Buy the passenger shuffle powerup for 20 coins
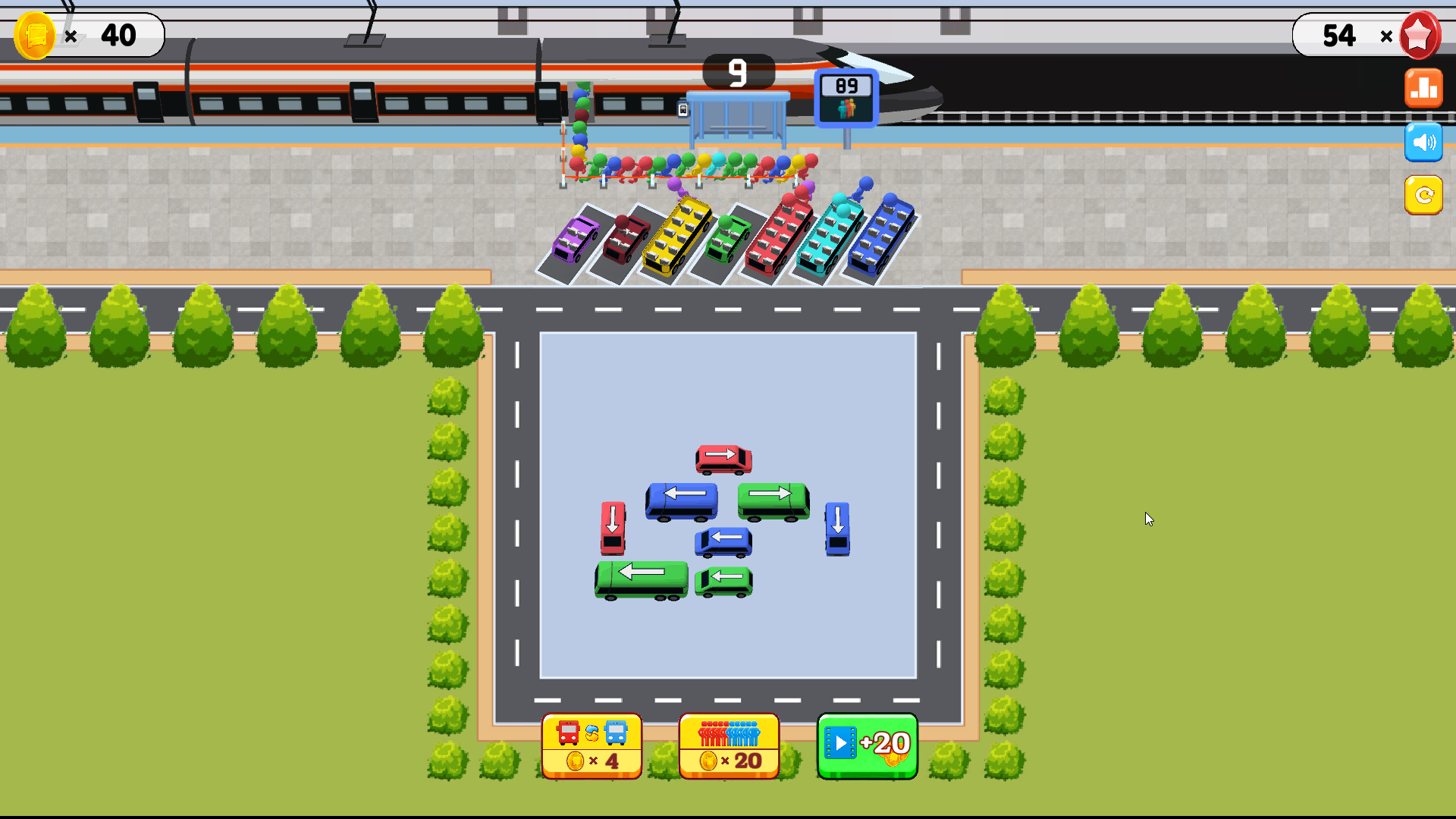 pos(729,745)
